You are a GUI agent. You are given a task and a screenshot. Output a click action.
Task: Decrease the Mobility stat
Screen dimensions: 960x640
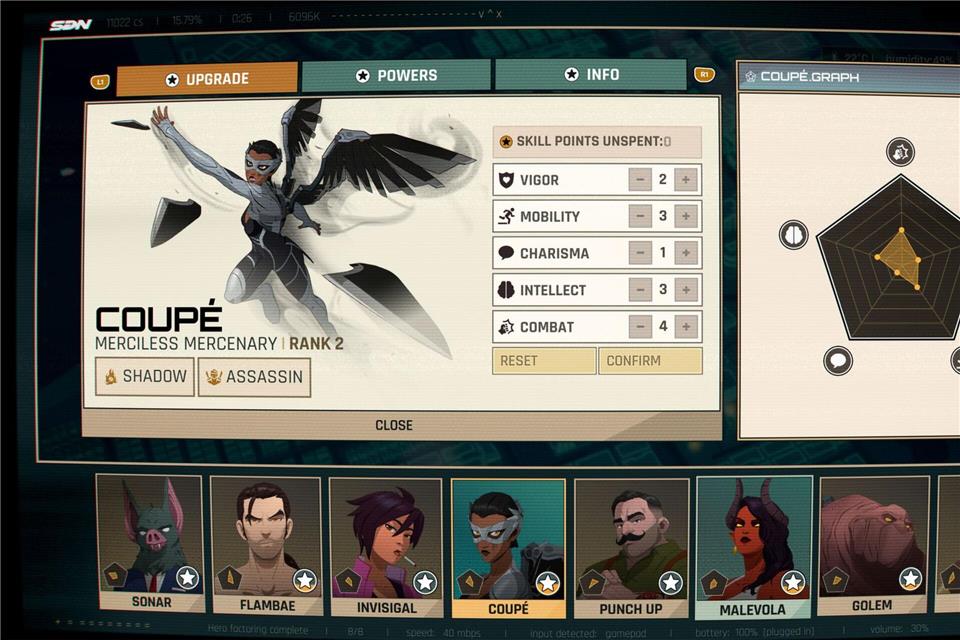[640, 217]
